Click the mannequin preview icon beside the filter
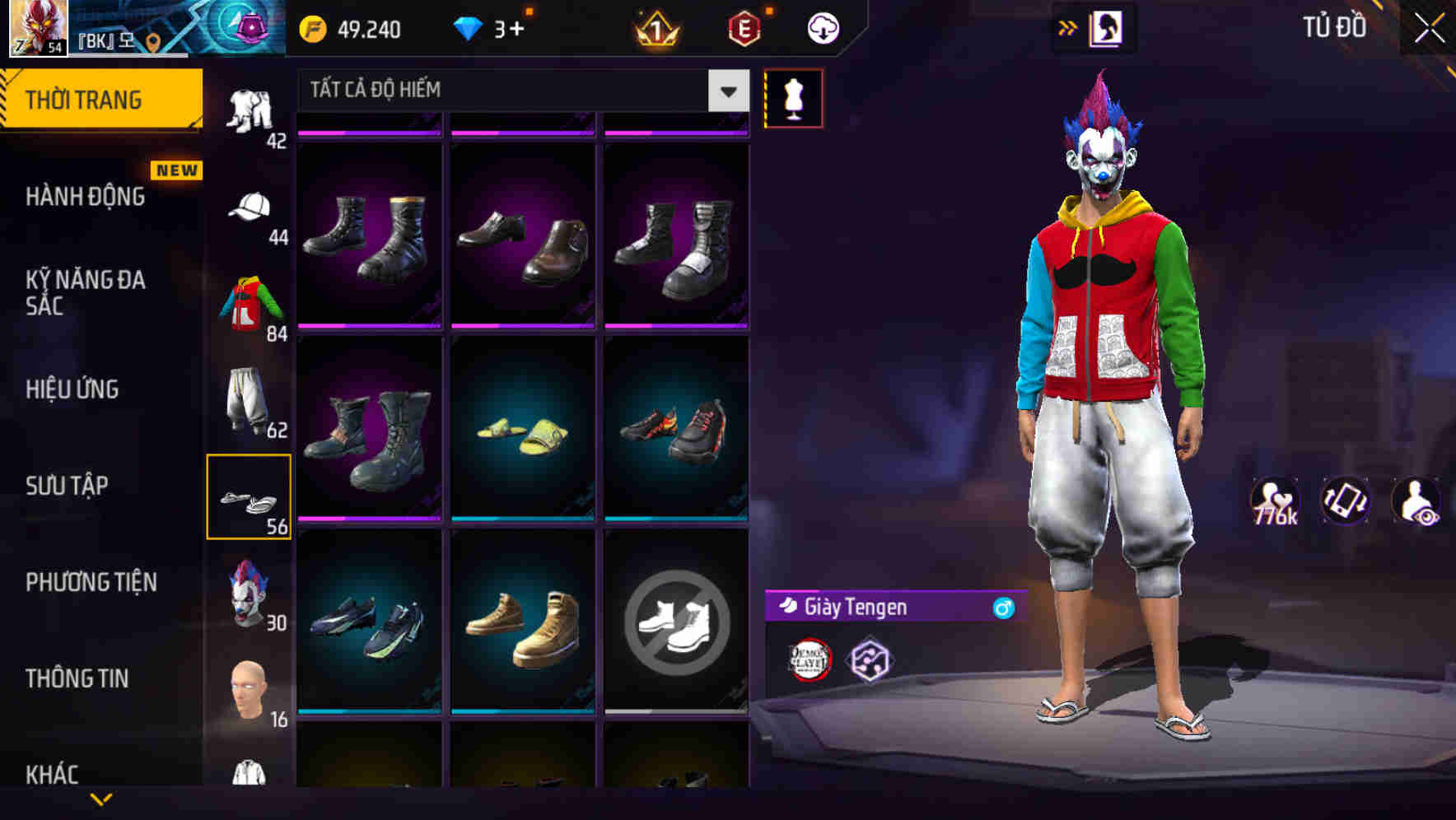This screenshot has height=820, width=1456. 793,97
